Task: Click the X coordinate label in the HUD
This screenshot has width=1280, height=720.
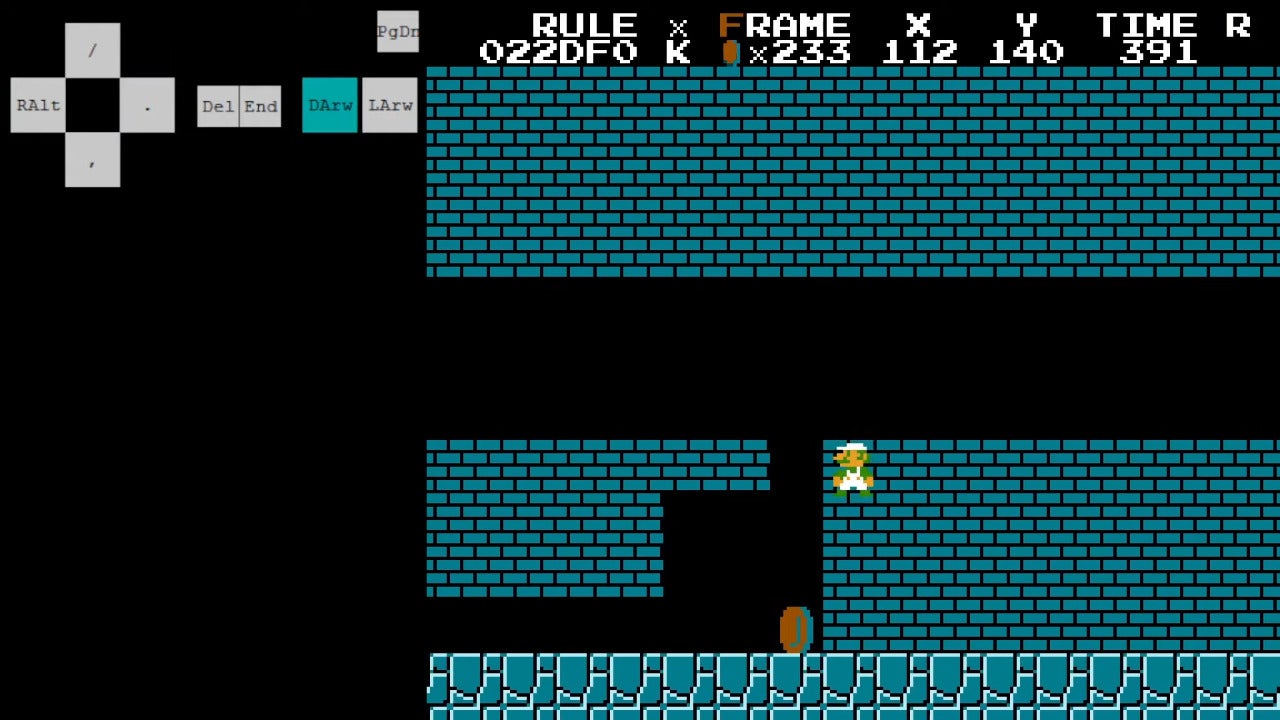Action: click(x=918, y=25)
